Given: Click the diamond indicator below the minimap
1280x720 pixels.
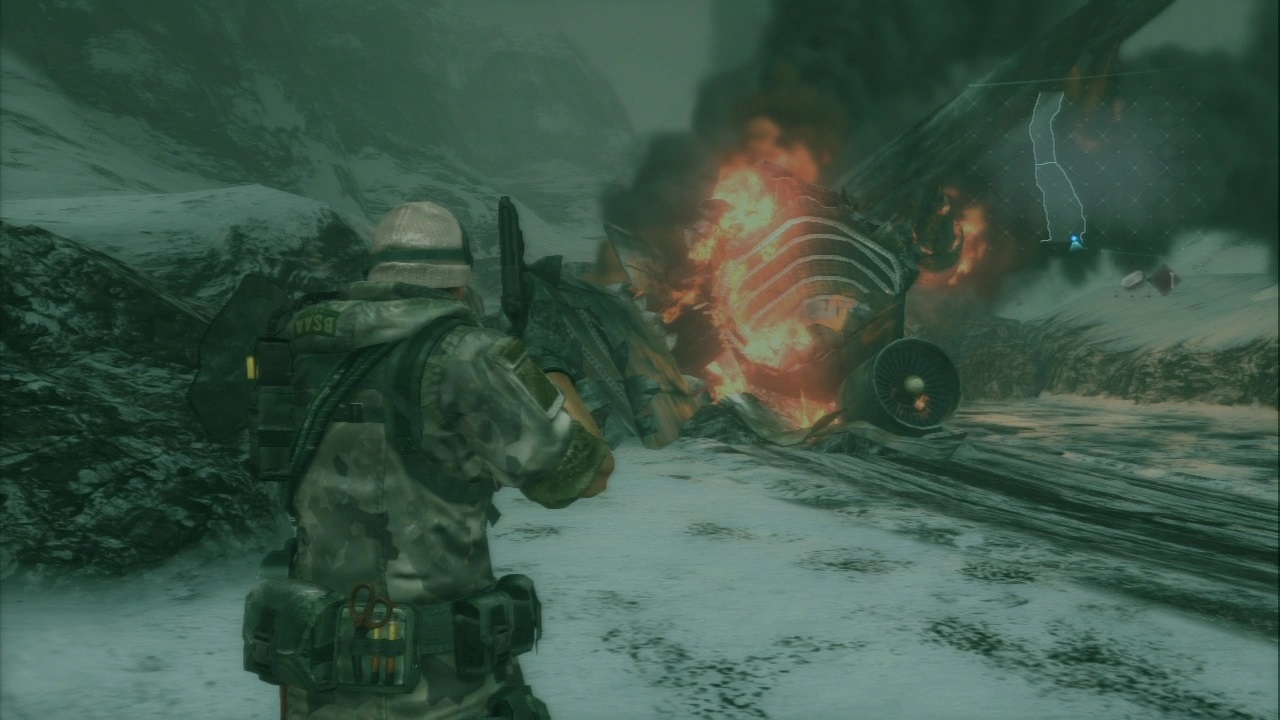Looking at the screenshot, I should [x=1162, y=278].
